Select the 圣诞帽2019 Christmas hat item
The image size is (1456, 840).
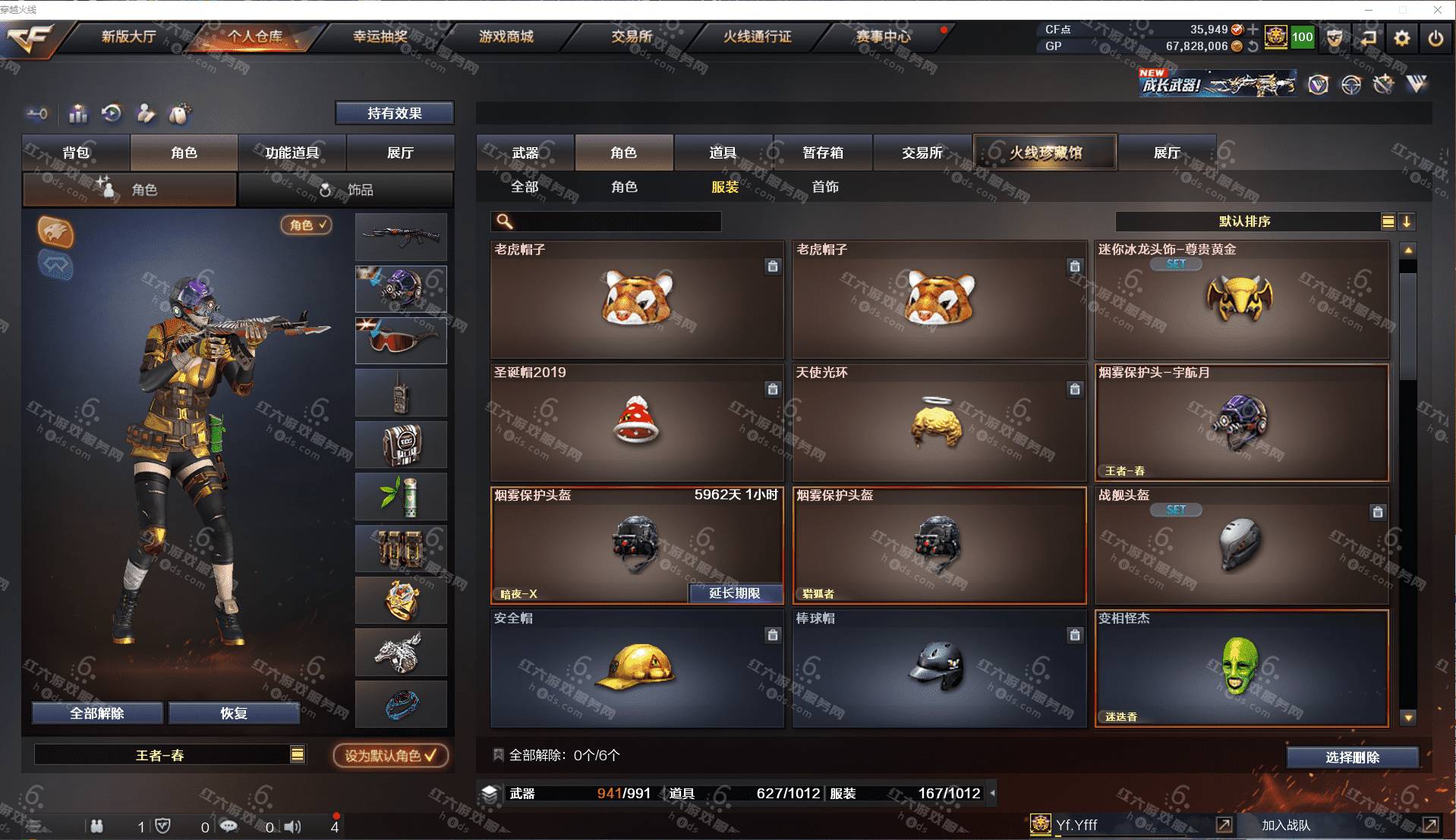tap(636, 423)
